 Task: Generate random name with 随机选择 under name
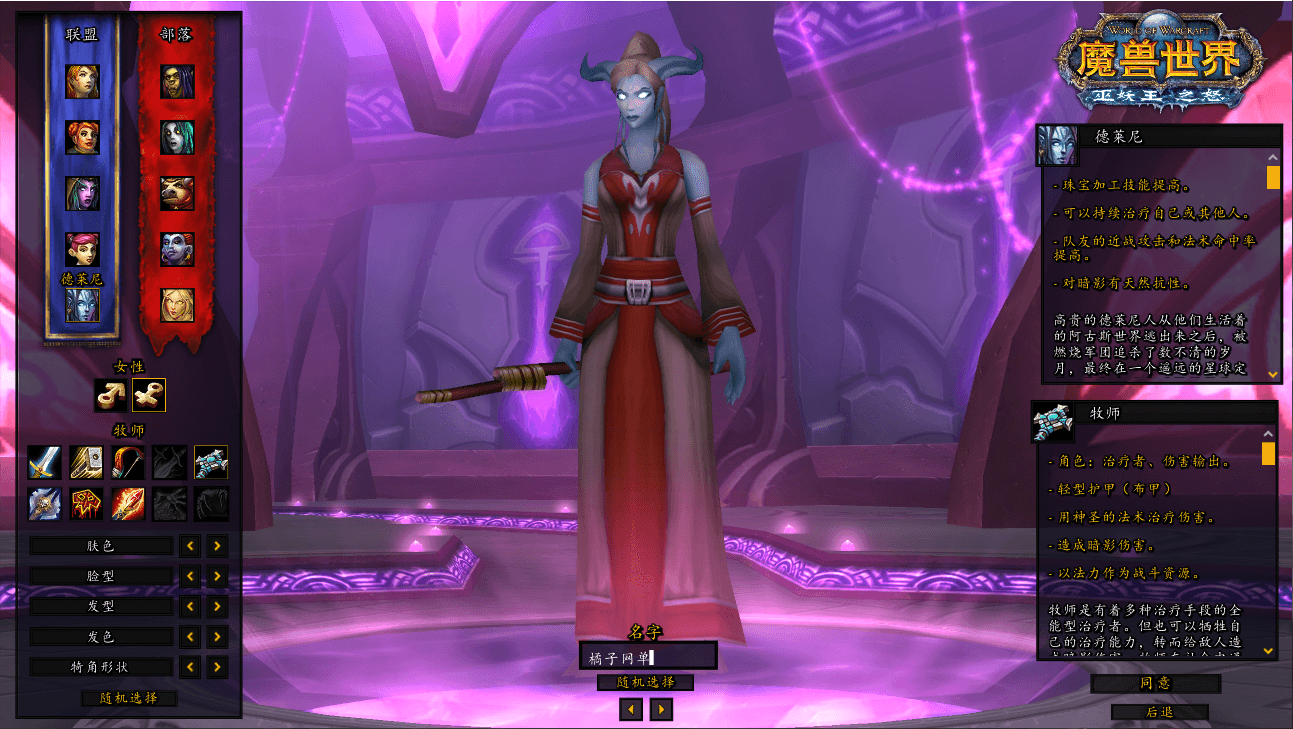click(645, 682)
